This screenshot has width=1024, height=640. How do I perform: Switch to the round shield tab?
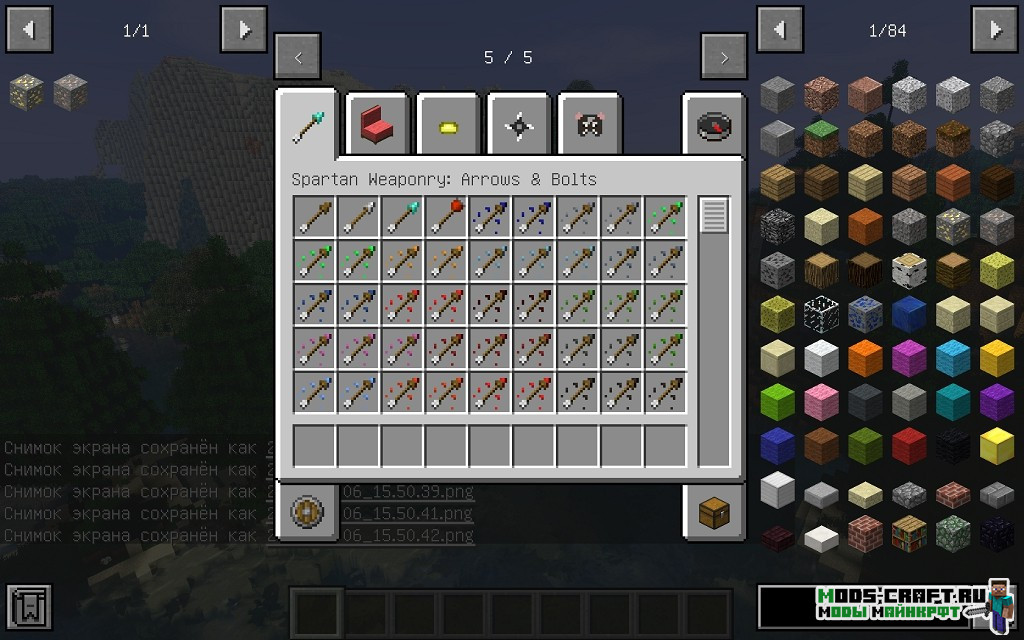(x=307, y=513)
